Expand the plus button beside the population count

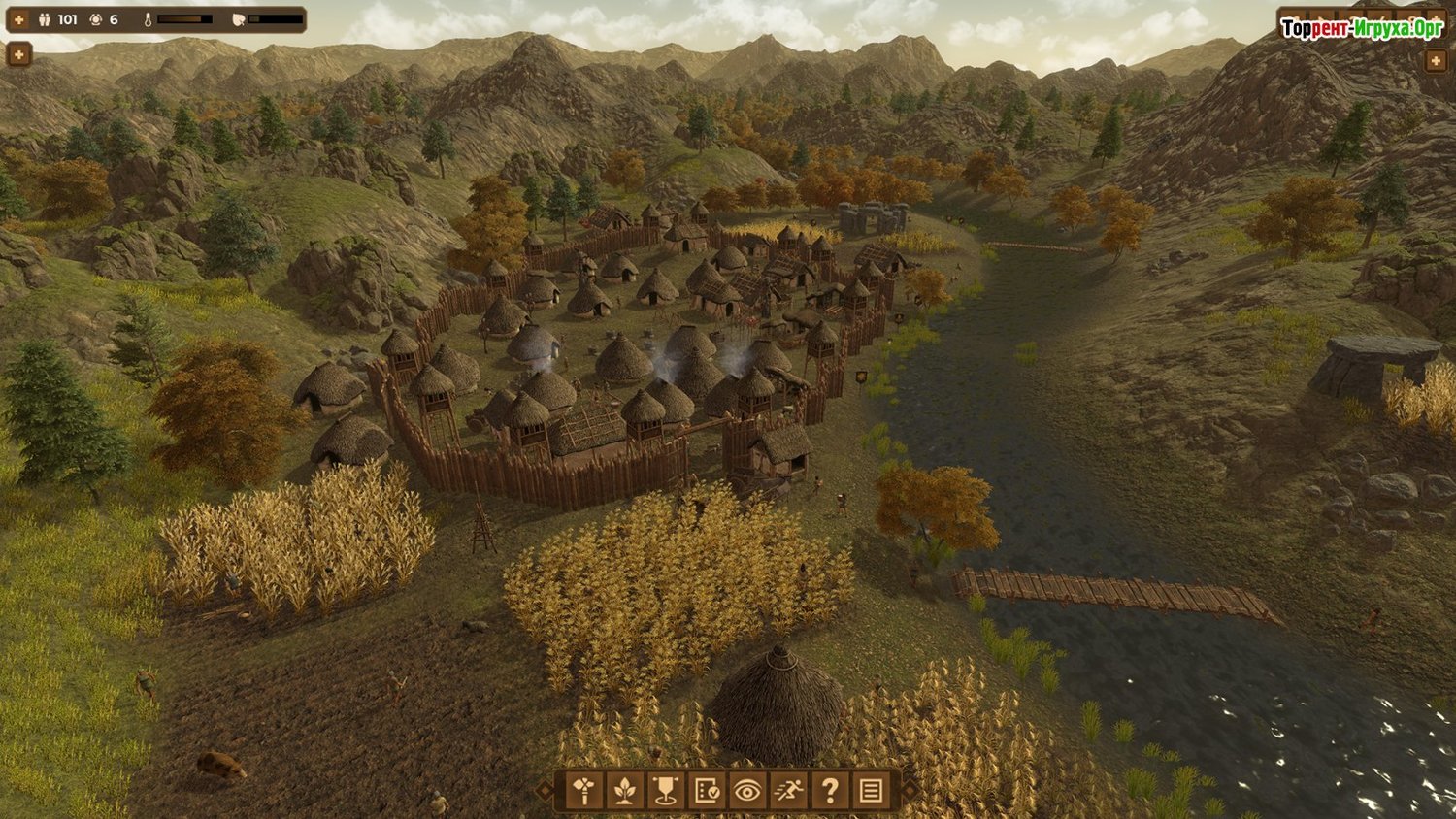coord(18,19)
